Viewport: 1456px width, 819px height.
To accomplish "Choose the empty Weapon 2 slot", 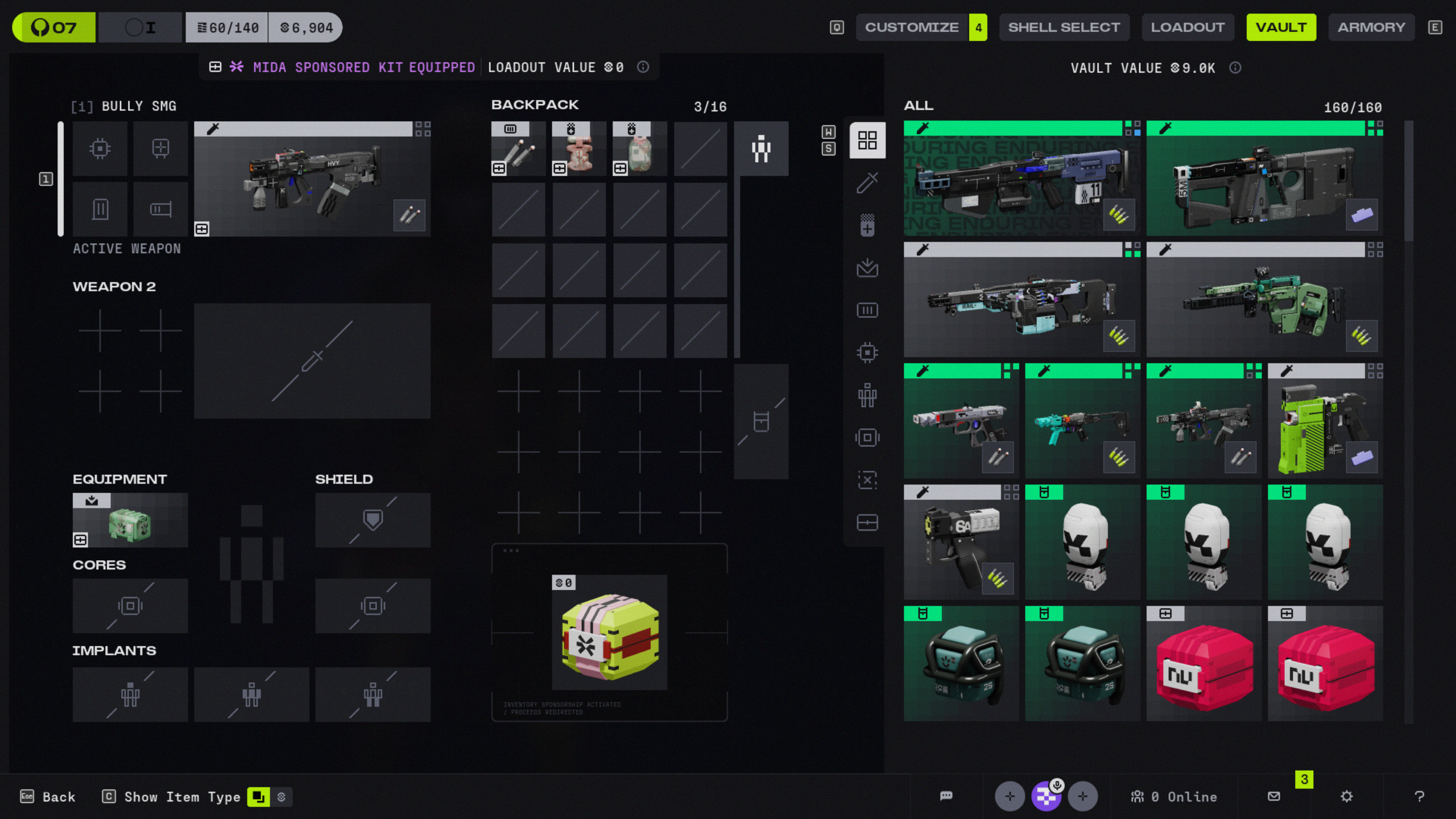I will [312, 361].
